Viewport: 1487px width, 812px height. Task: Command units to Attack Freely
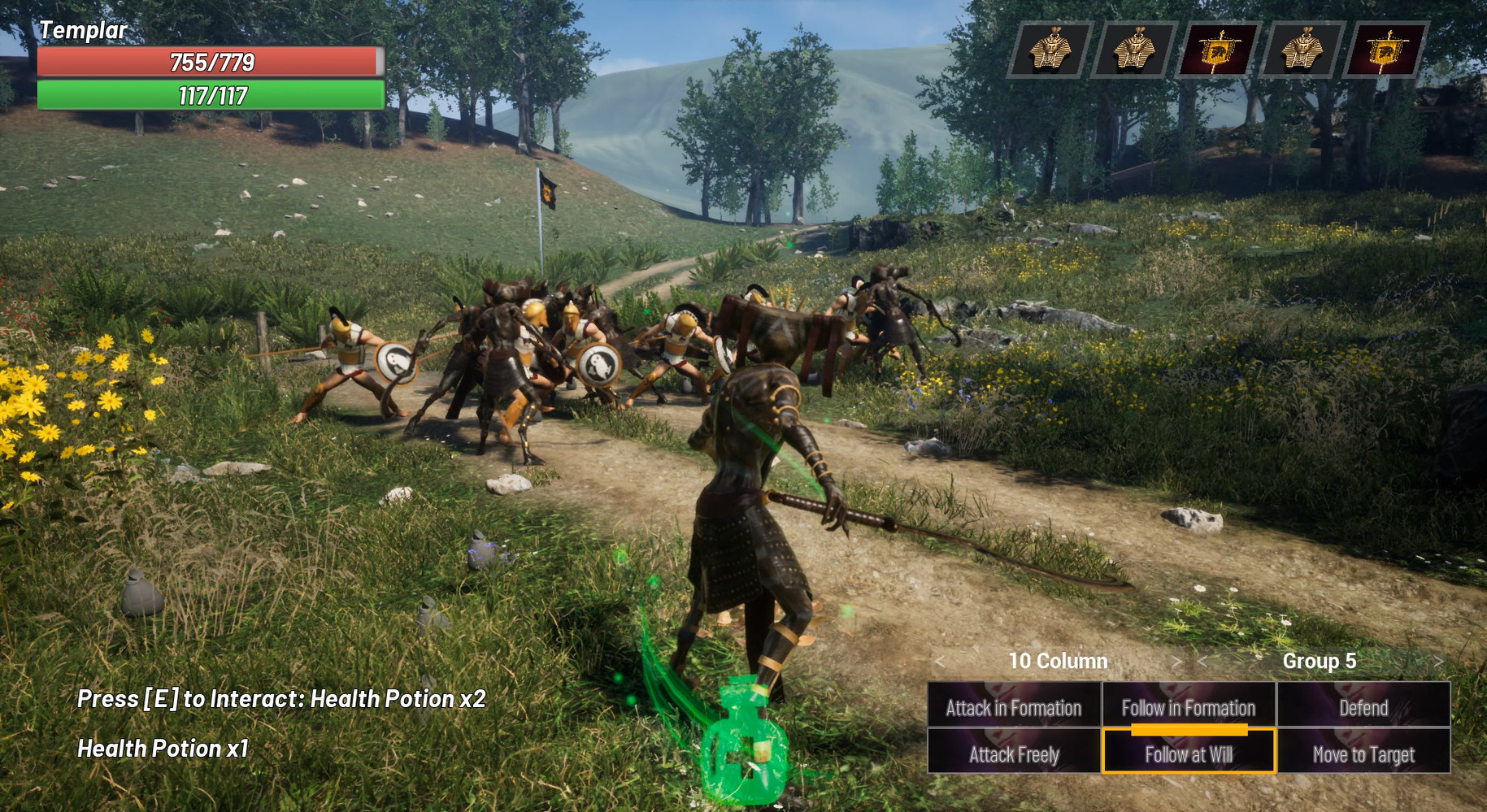tap(1013, 754)
